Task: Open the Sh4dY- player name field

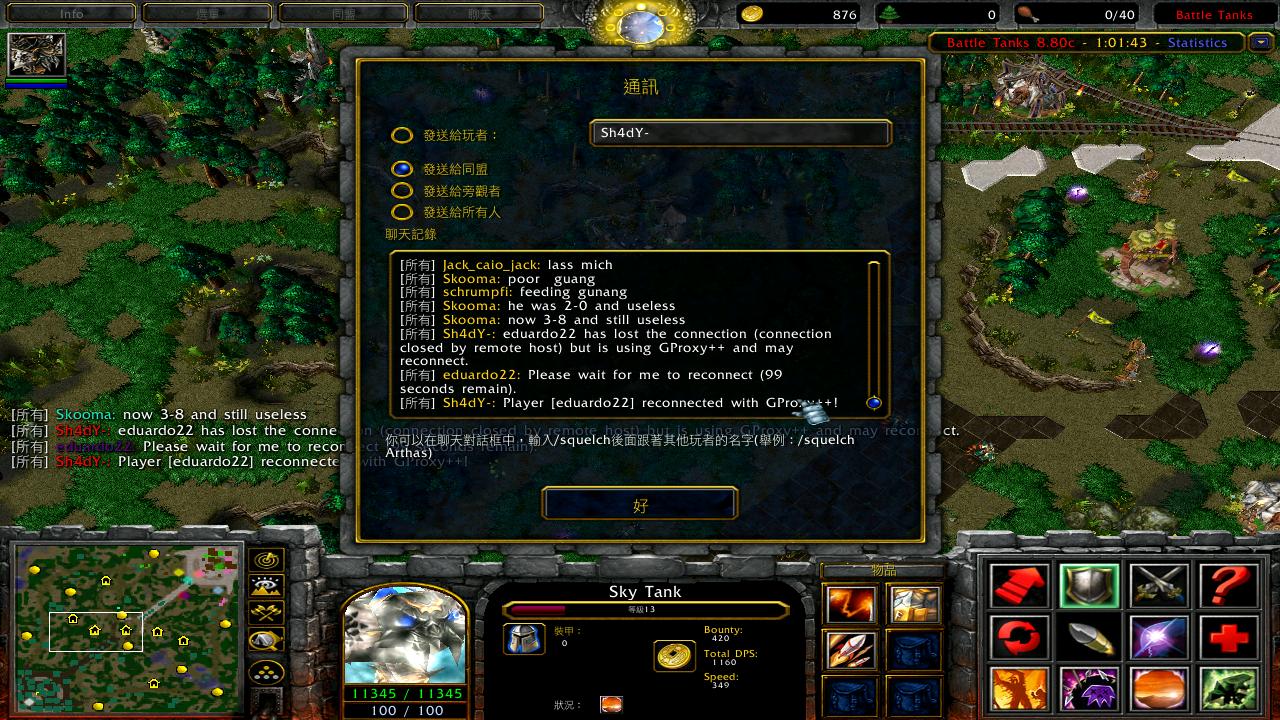Action: (x=740, y=133)
